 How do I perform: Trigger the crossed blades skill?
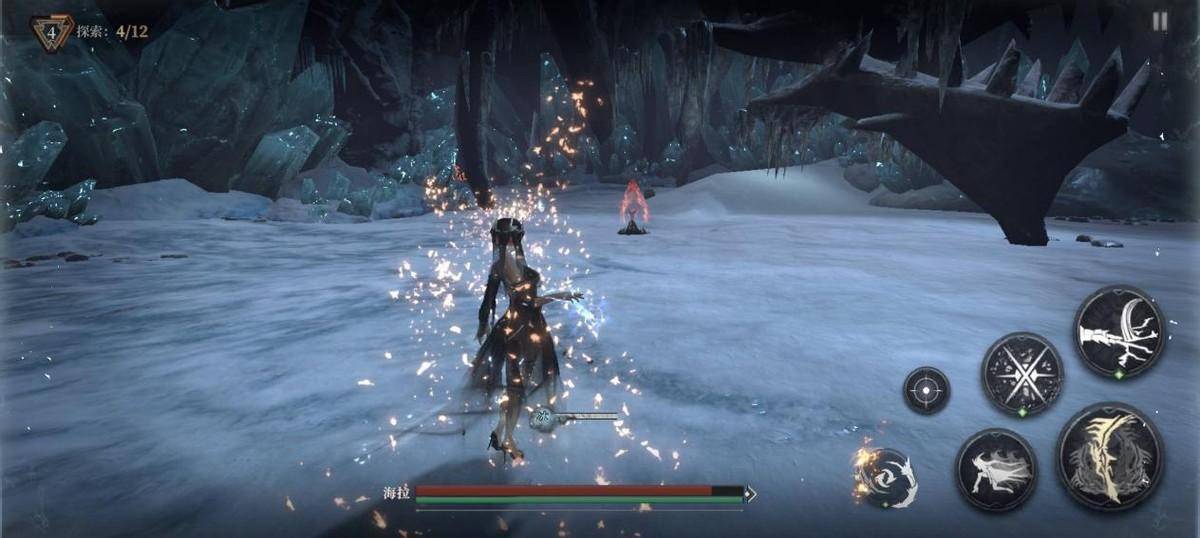[x=1020, y=374]
